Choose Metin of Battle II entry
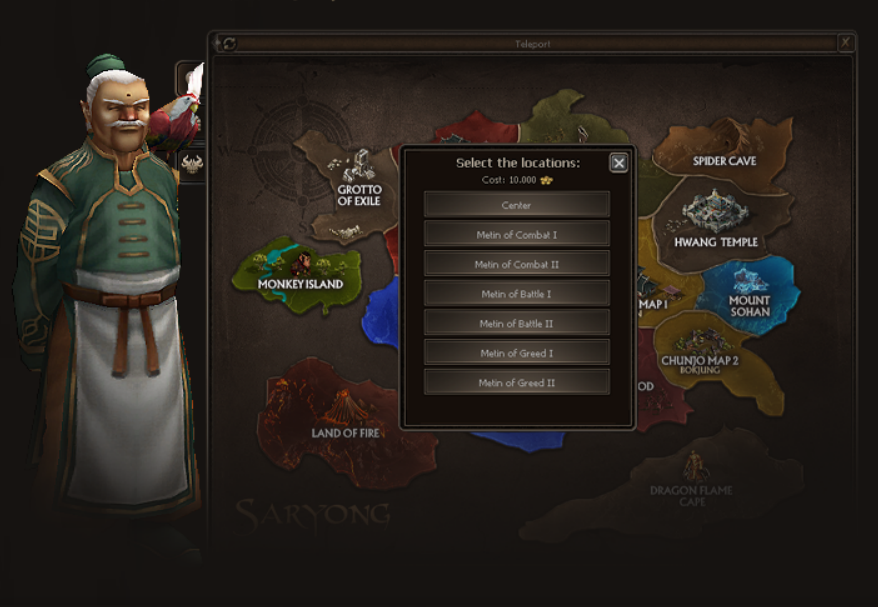 [516, 323]
